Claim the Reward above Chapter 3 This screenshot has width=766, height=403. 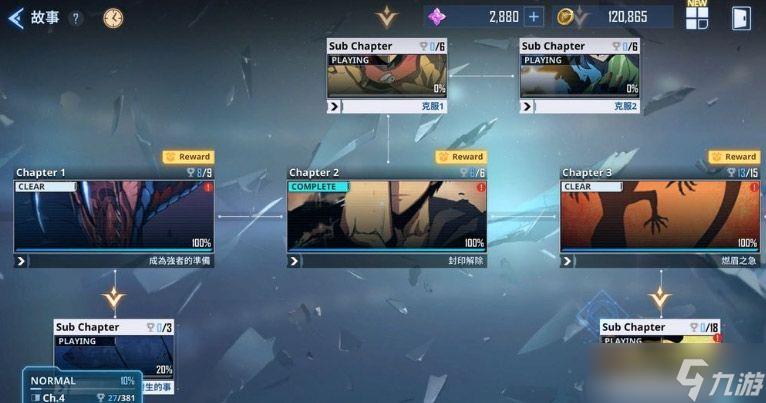click(734, 157)
